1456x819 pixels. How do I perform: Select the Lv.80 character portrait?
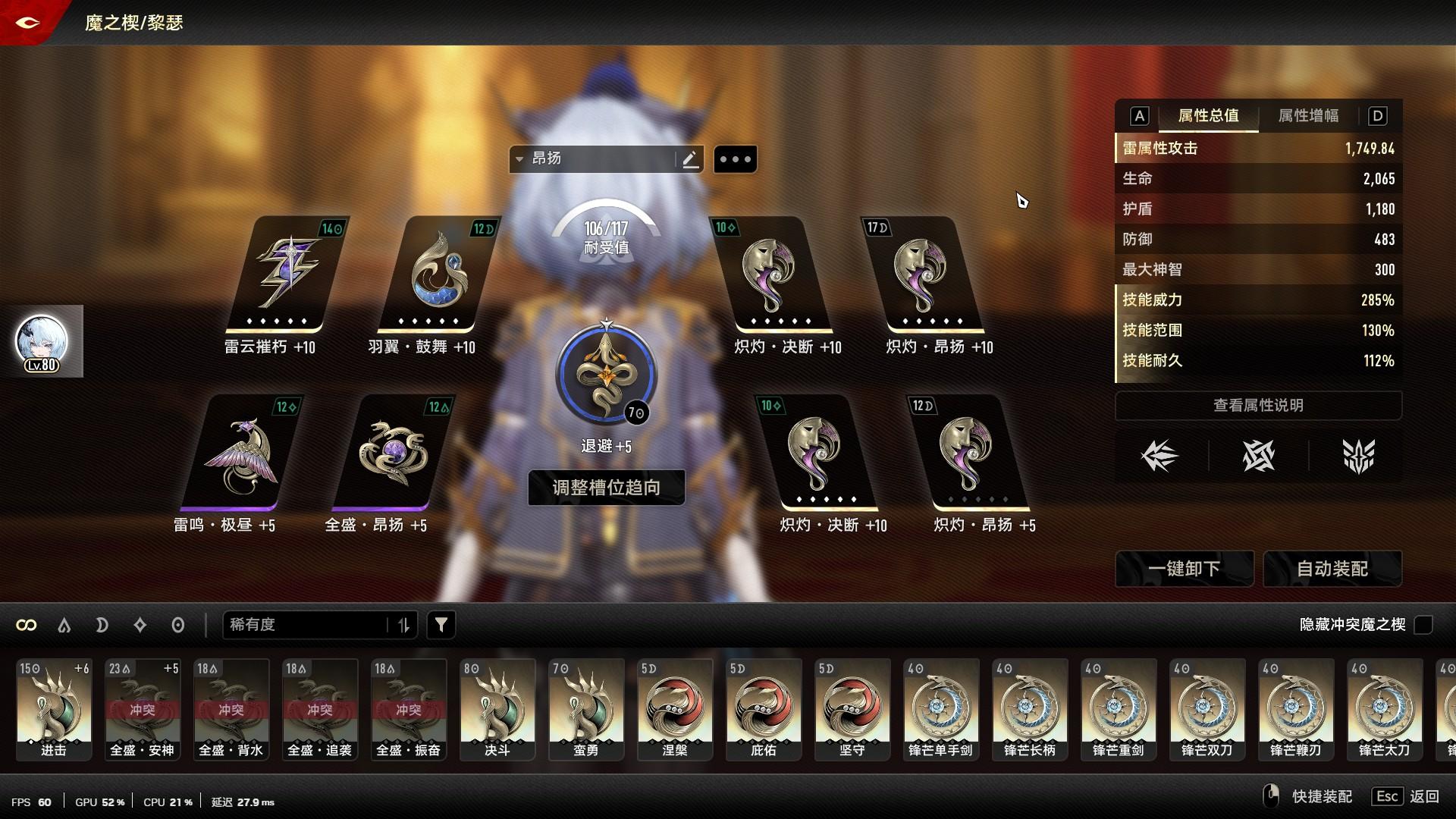pos(42,342)
